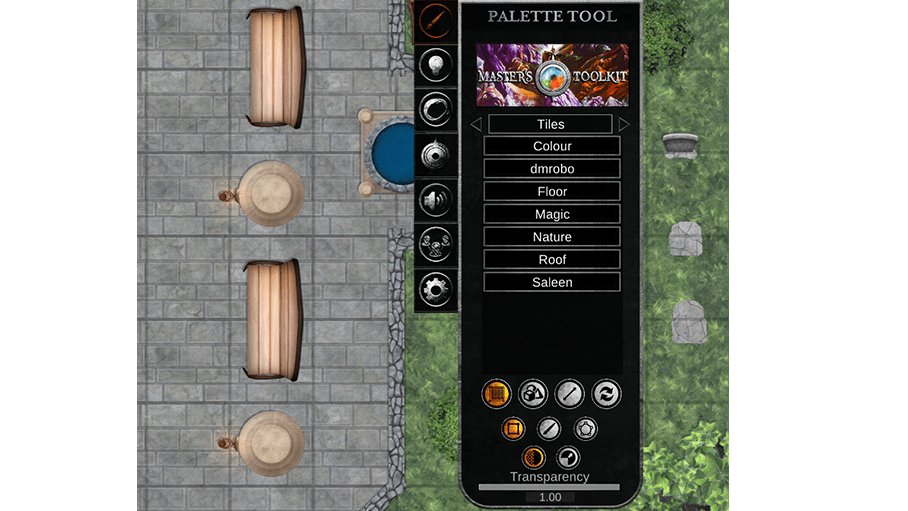
Task: Select the pentagon polygon shape button
Action: coord(585,429)
